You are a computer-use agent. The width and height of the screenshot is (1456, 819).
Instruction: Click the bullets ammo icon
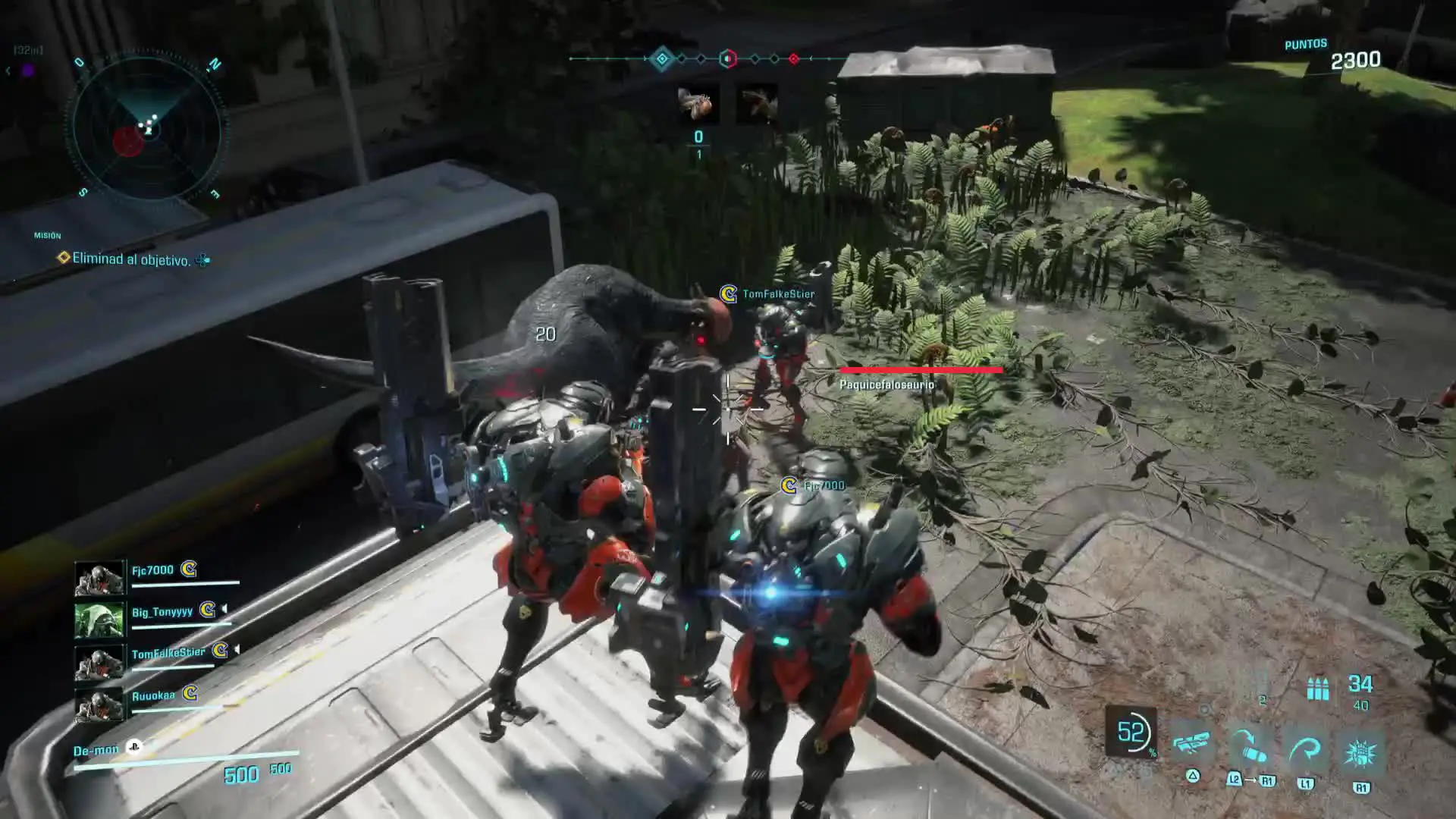coord(1318,689)
